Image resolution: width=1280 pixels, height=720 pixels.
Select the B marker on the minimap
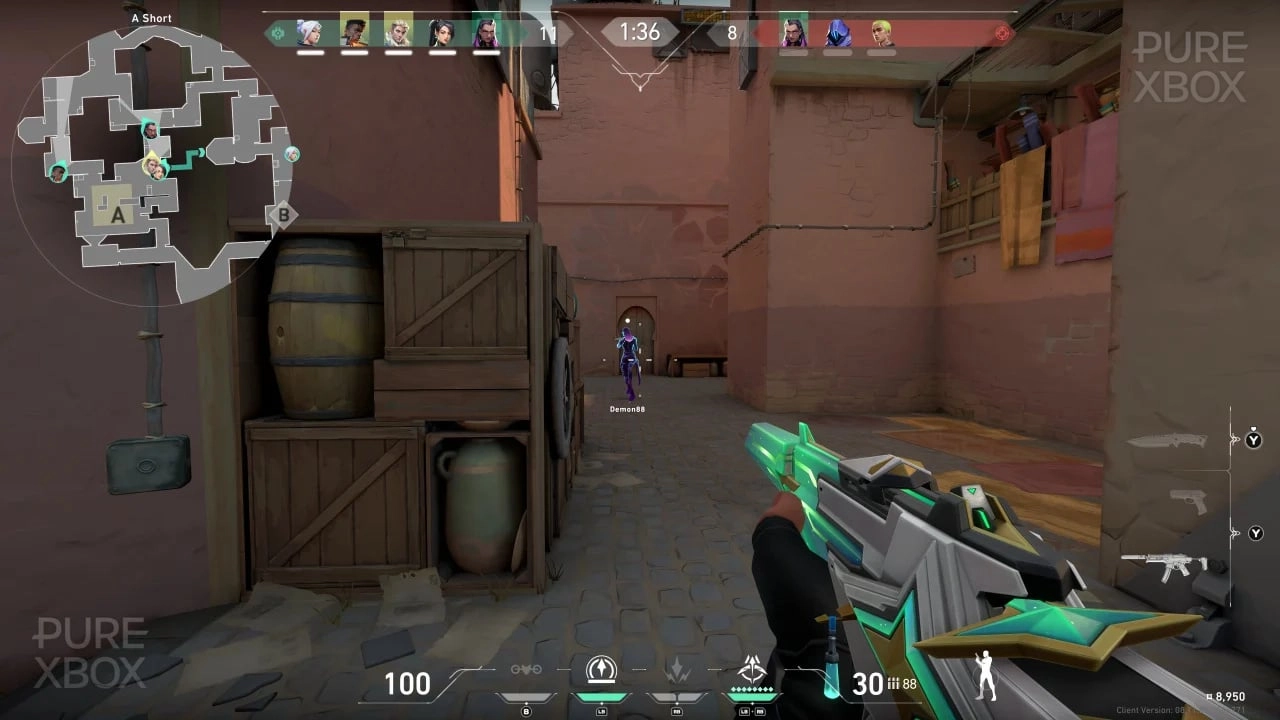coord(283,213)
